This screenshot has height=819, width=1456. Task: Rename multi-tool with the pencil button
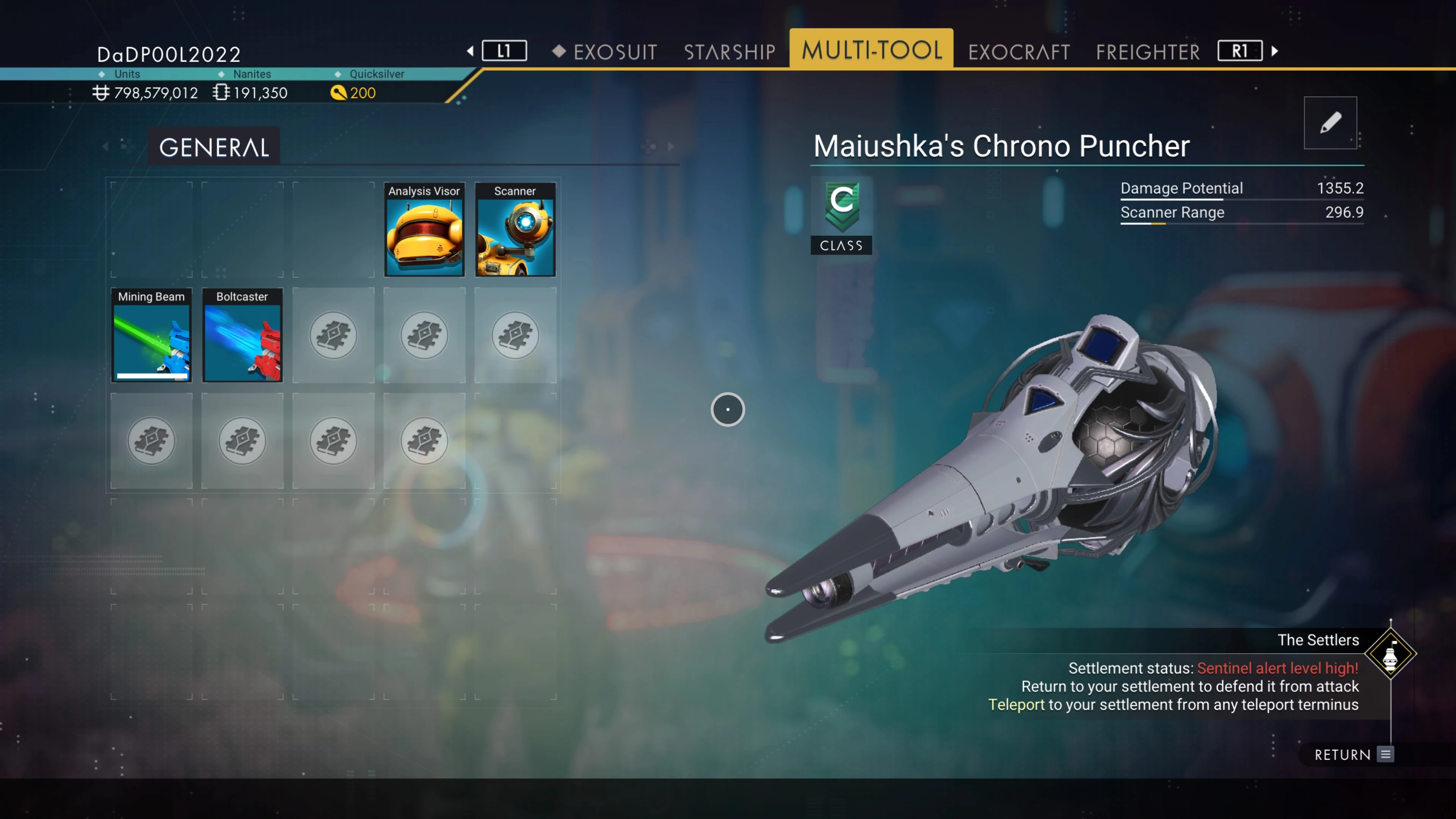pos(1330,122)
